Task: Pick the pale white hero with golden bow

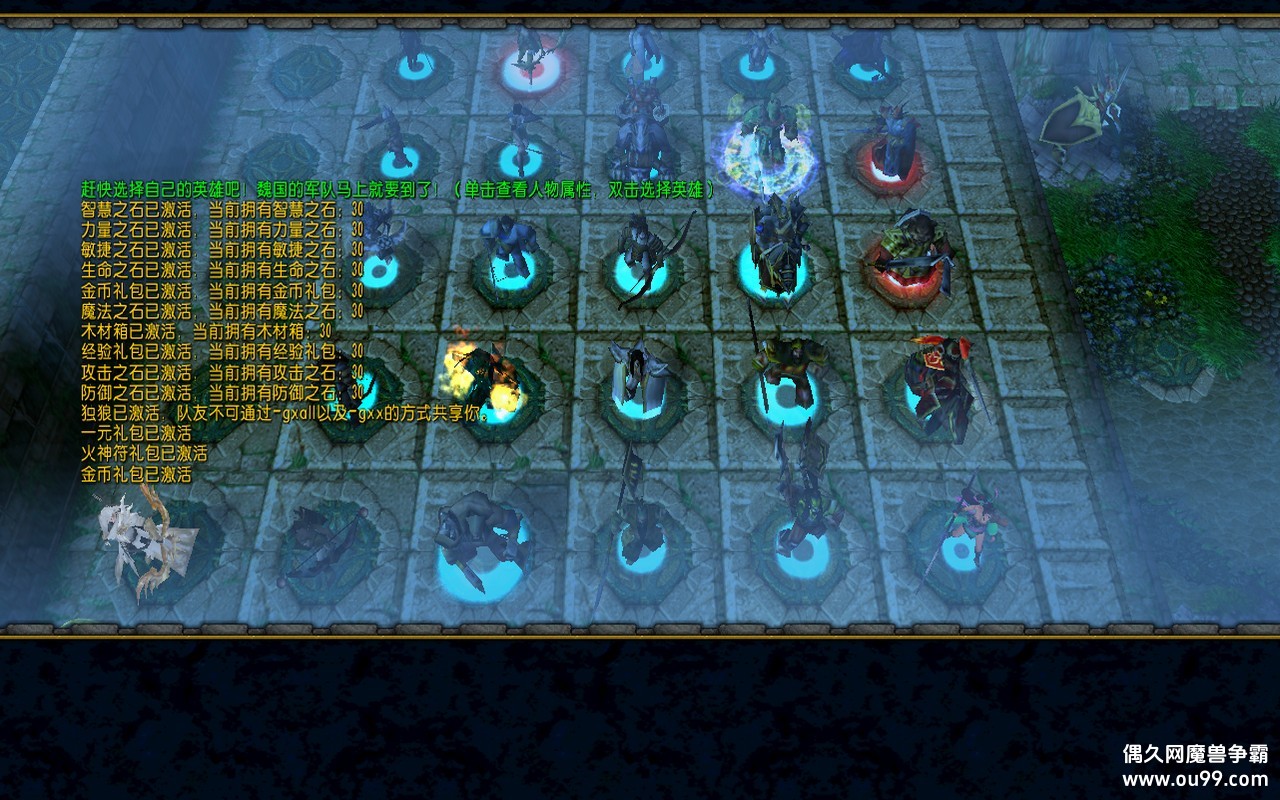Action: (x=145, y=538)
